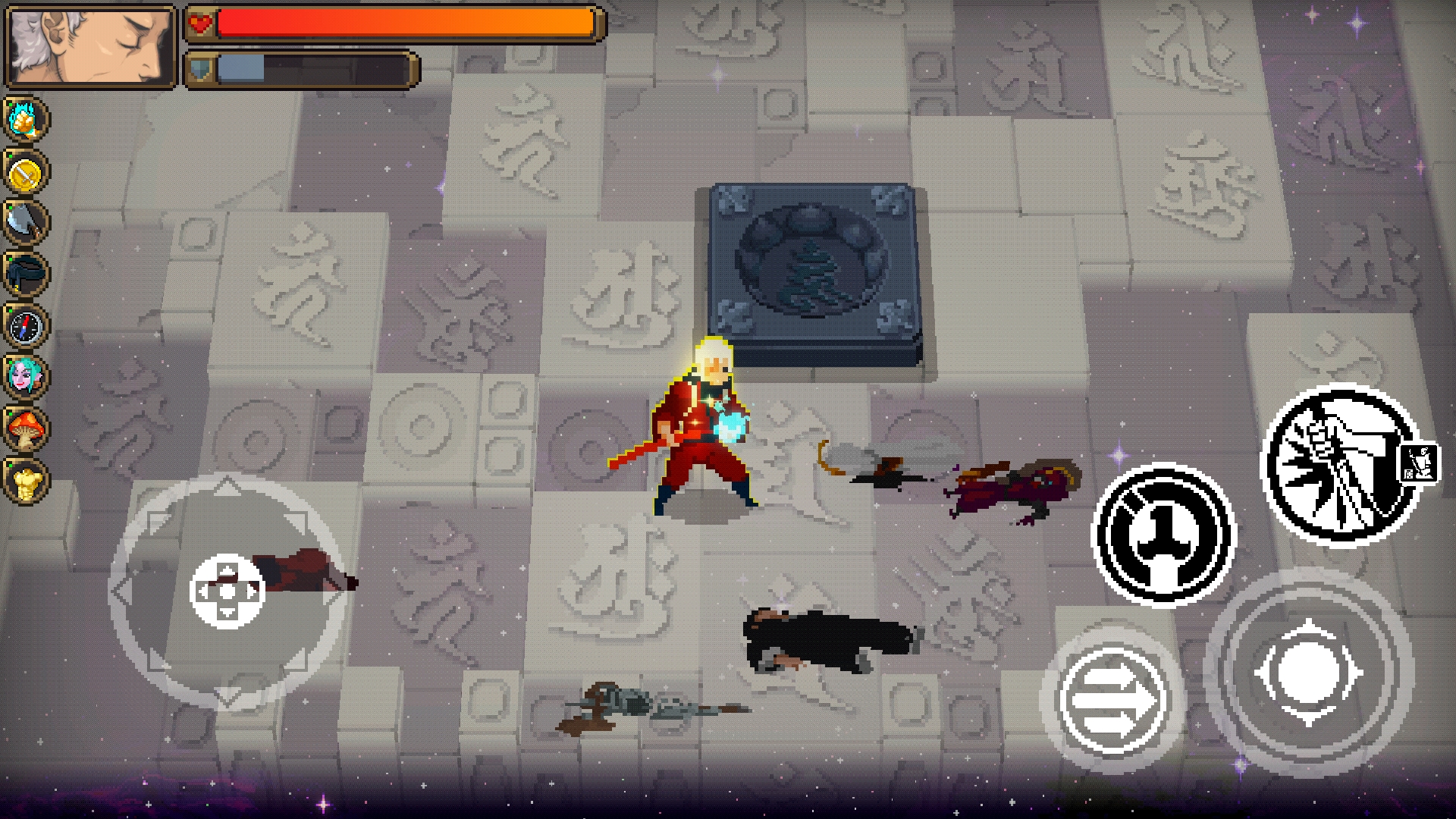Use the round emblem skill button
The height and width of the screenshot is (819, 1456).
click(1164, 535)
